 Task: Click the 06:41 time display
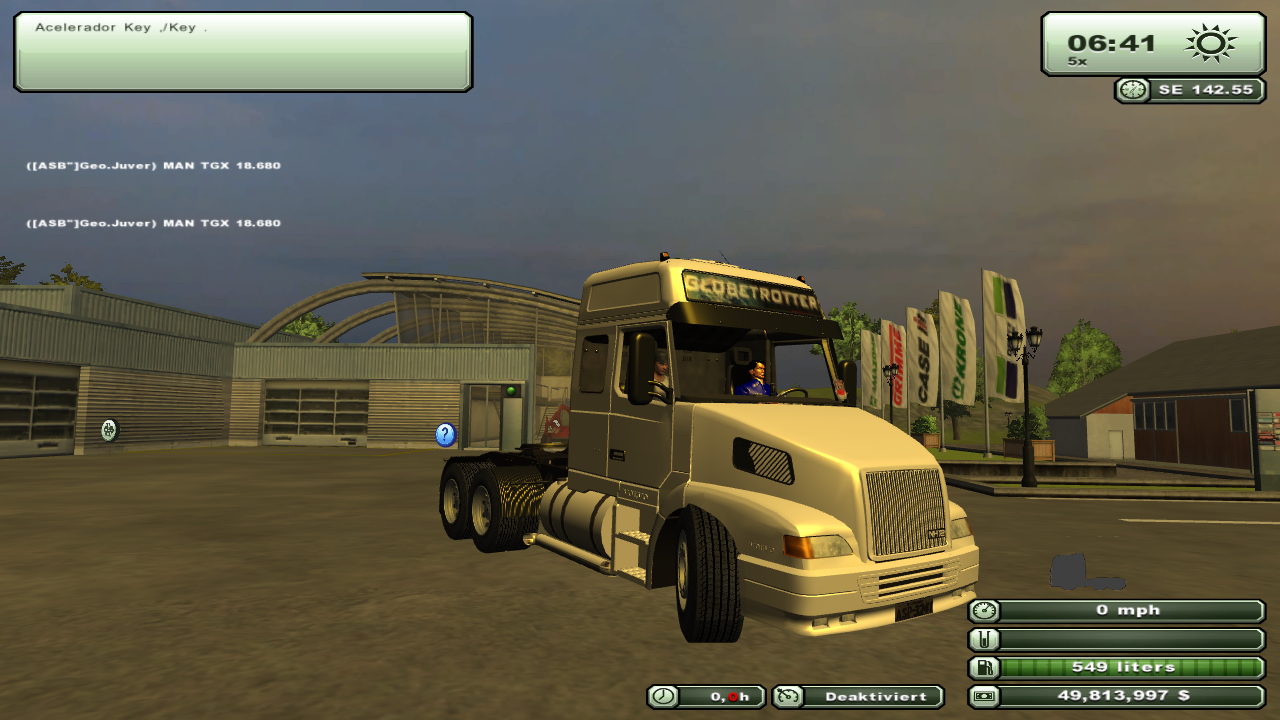coord(1110,42)
